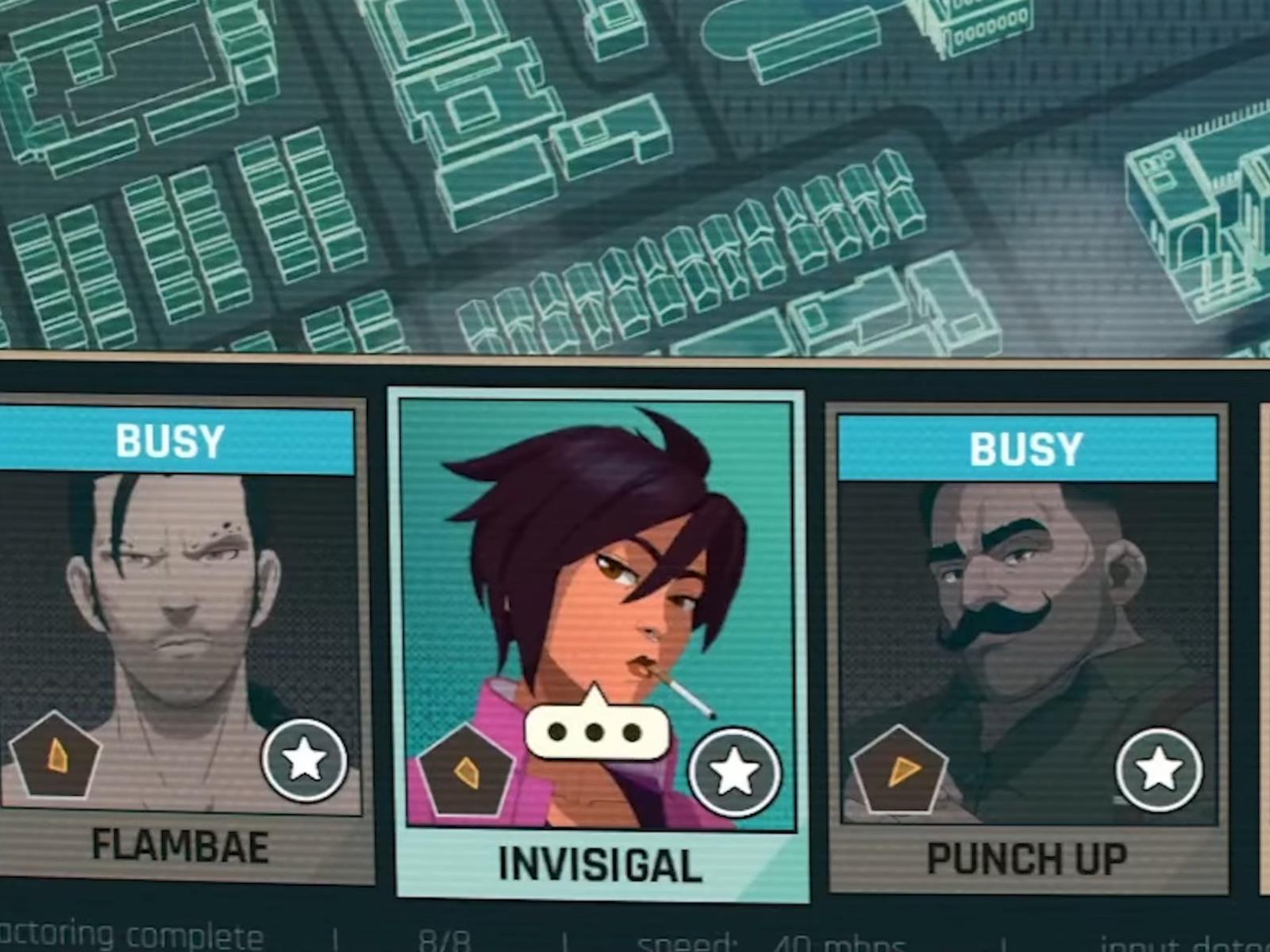Click Punch Up's pentagon stat icon
Screen dimensions: 1270x952
[899, 770]
